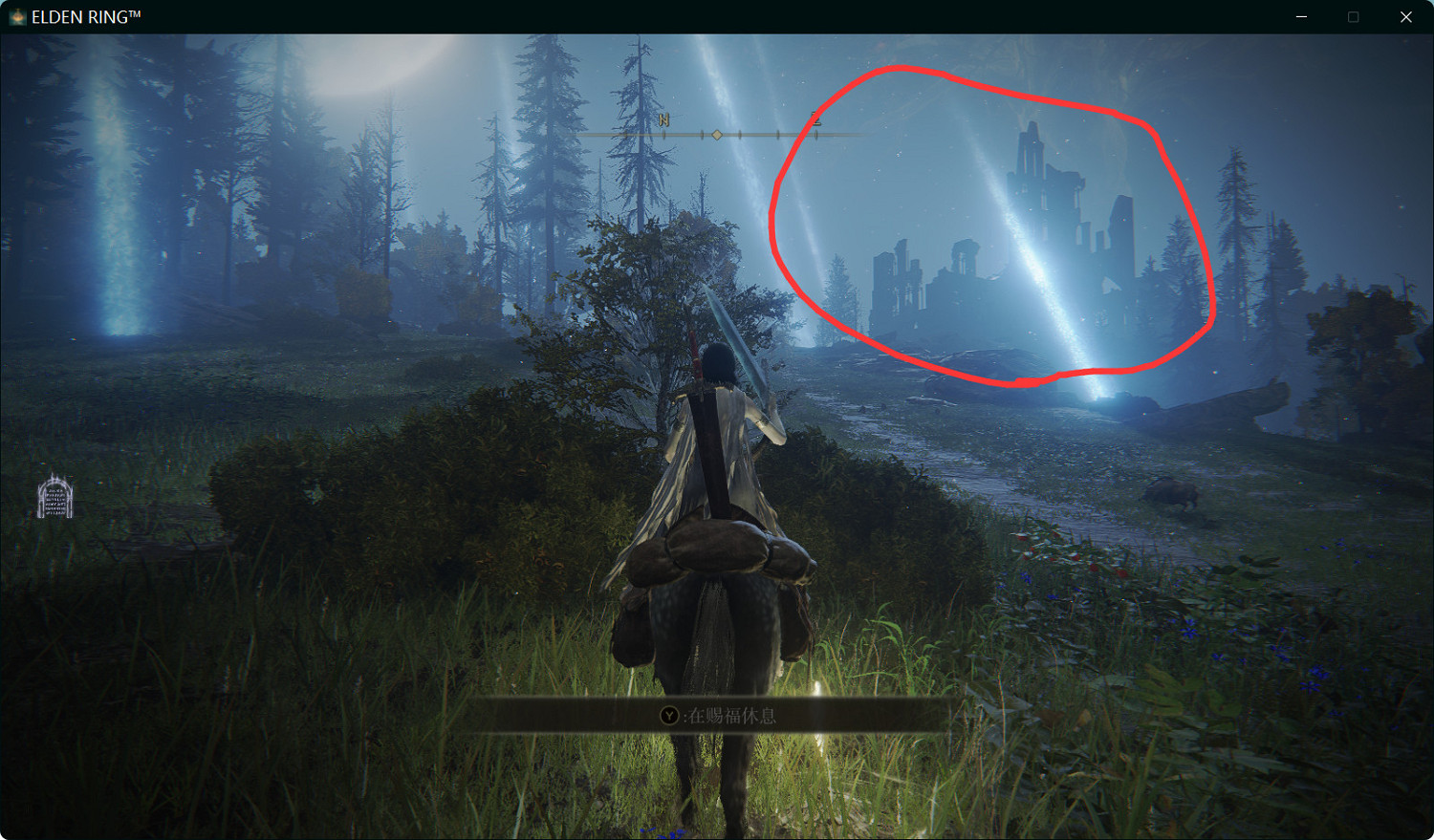Screen dimensions: 1434x840
Task: Click the Elden Ring icon in the title bar
Action: point(15,16)
